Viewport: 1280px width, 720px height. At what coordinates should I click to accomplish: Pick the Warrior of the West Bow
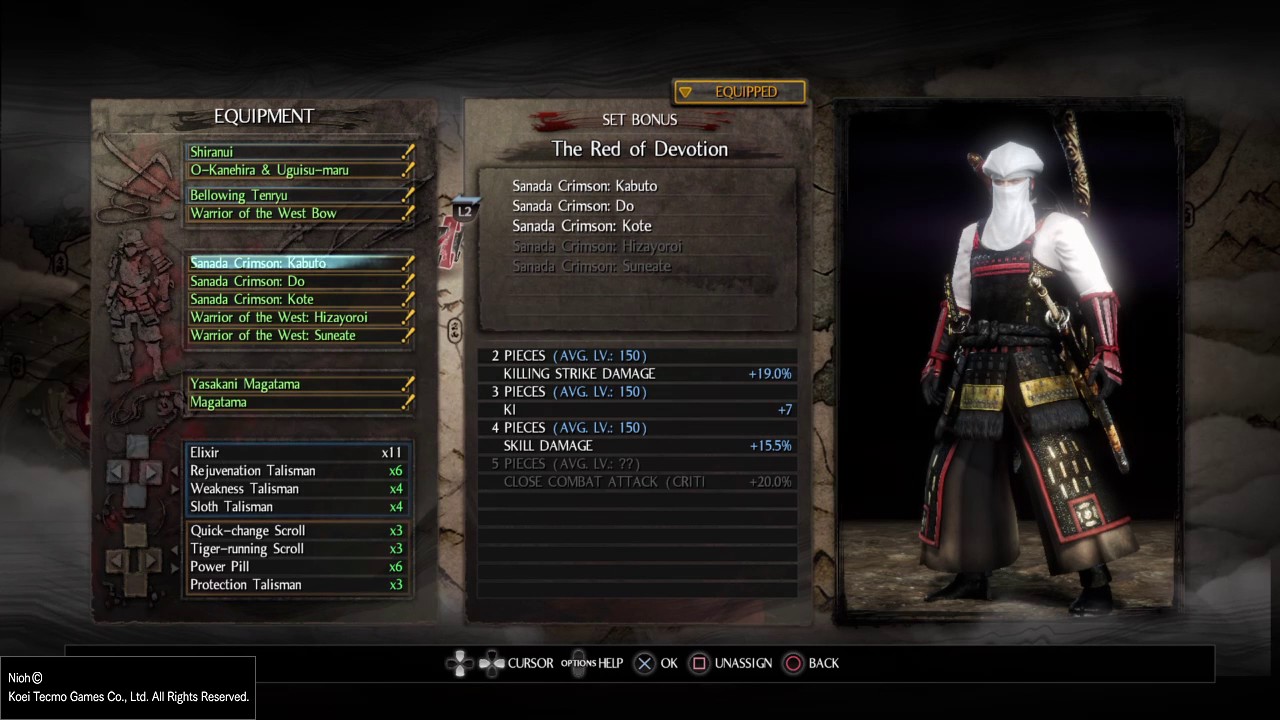298,214
